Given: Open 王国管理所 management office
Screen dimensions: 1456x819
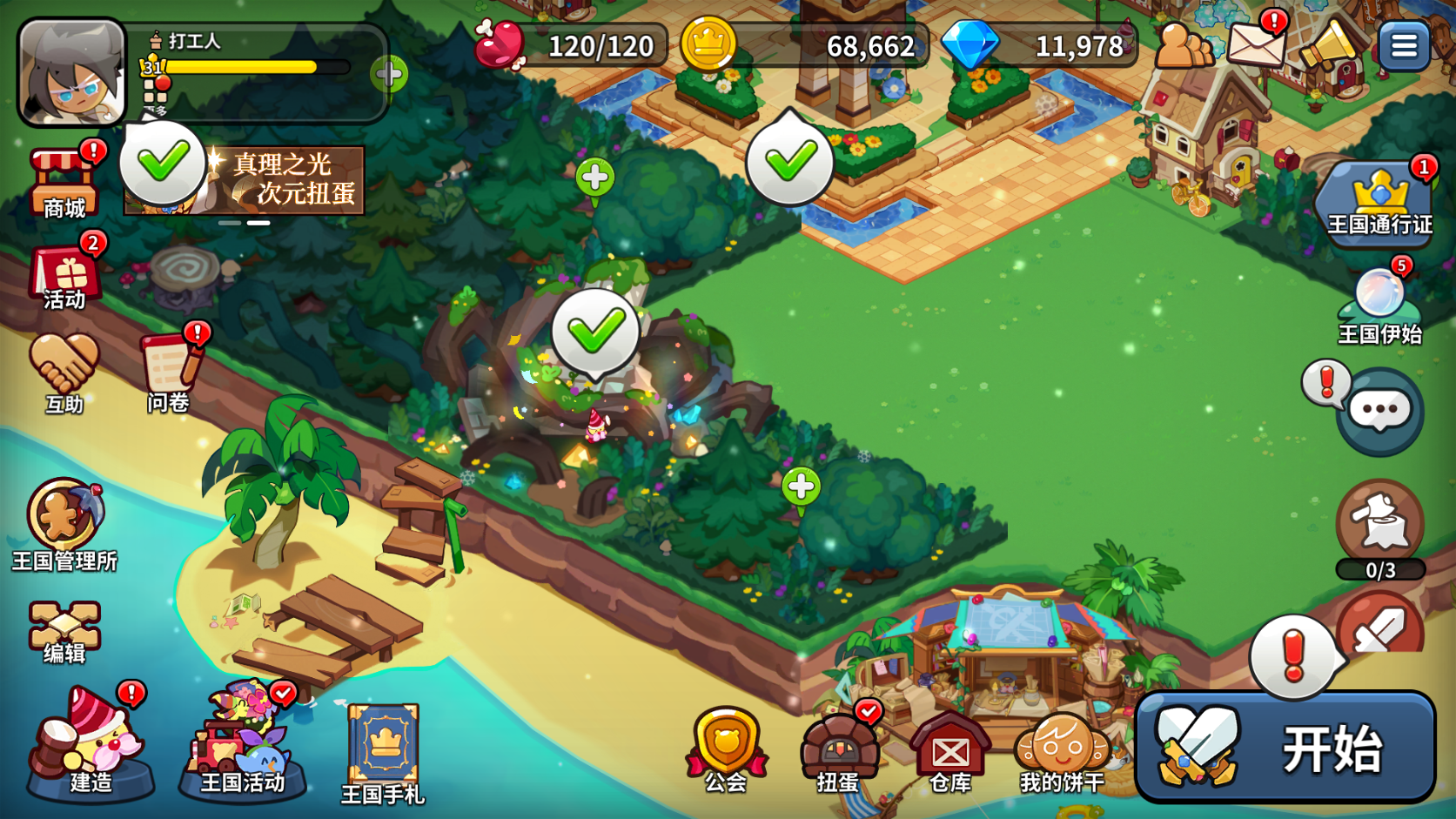Looking at the screenshot, I should pos(64,524).
